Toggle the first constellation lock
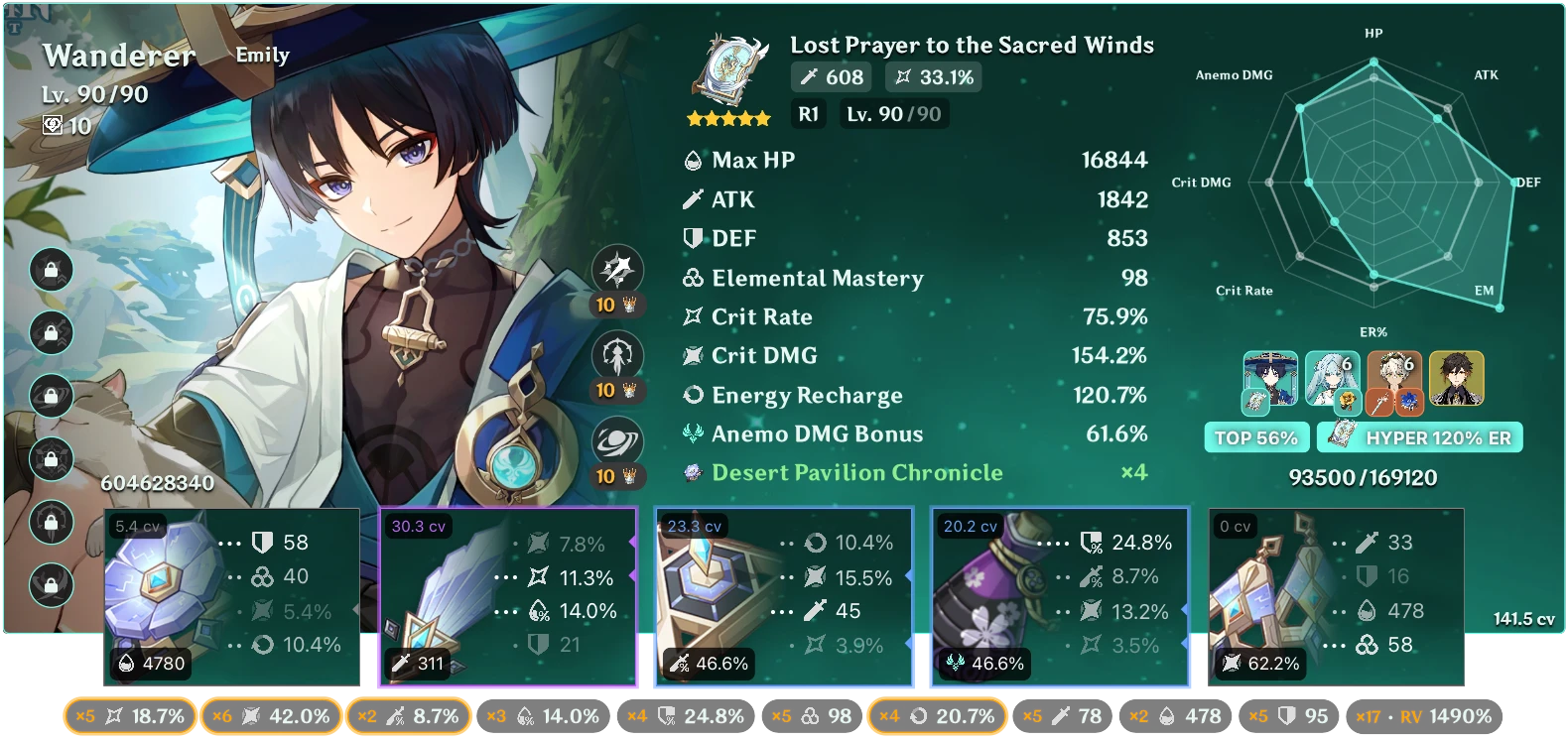This screenshot has height=741, width=1568. (x=52, y=269)
